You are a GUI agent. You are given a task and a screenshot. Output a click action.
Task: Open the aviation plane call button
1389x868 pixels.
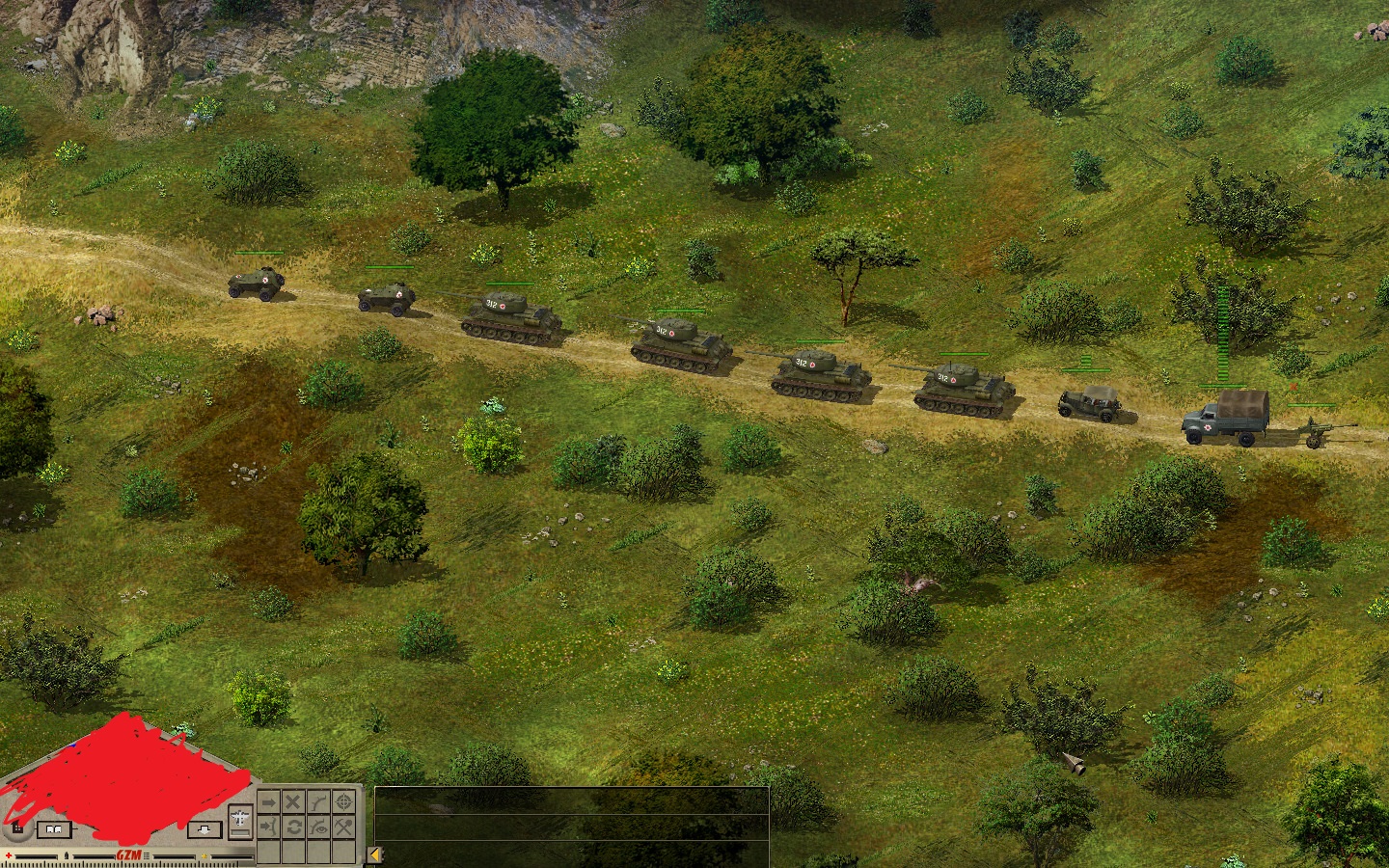point(240,818)
